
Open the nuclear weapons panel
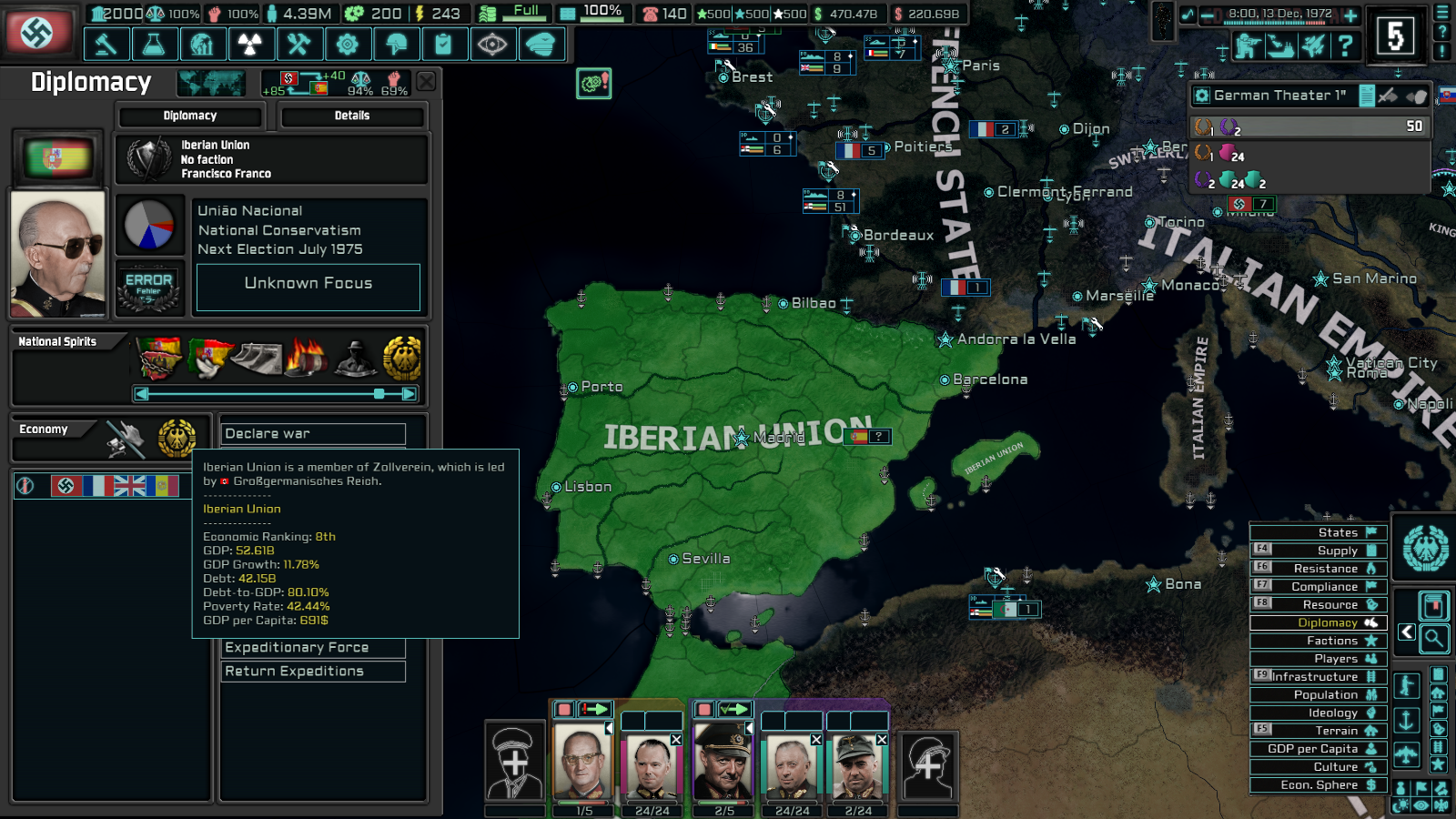coord(252,44)
